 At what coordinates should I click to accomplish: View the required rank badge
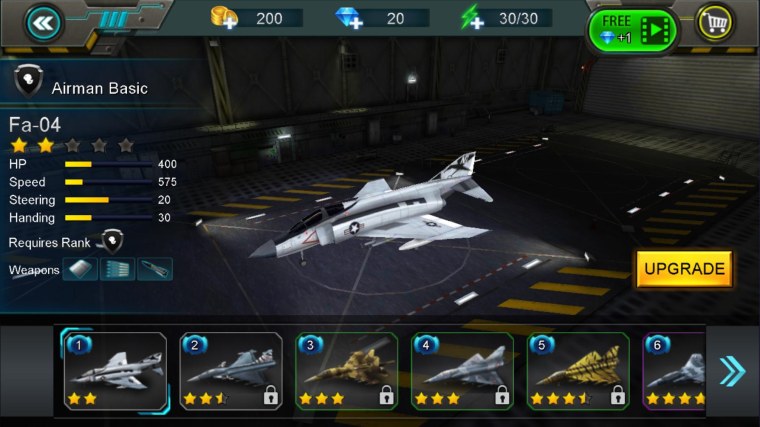[111, 241]
